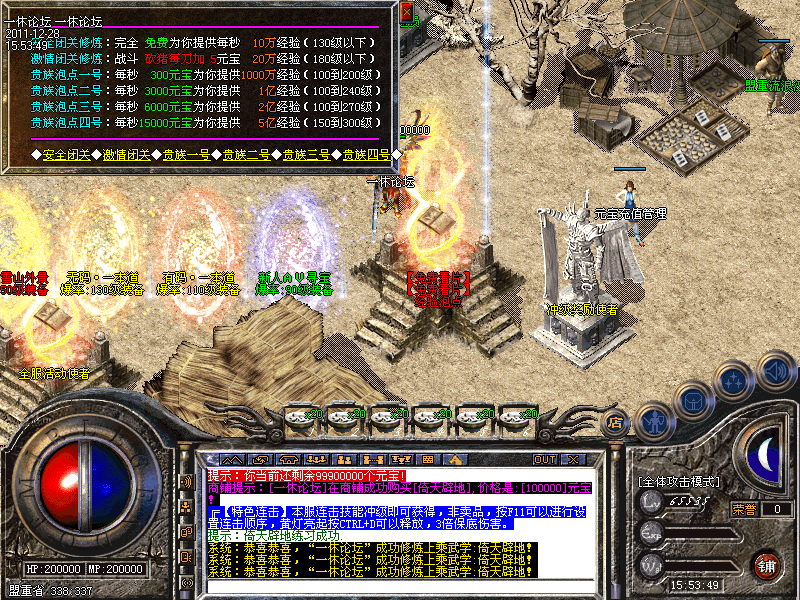Viewport: 800px width, 600px height.
Task: Click the OUT button on chat bar
Action: 544,459
